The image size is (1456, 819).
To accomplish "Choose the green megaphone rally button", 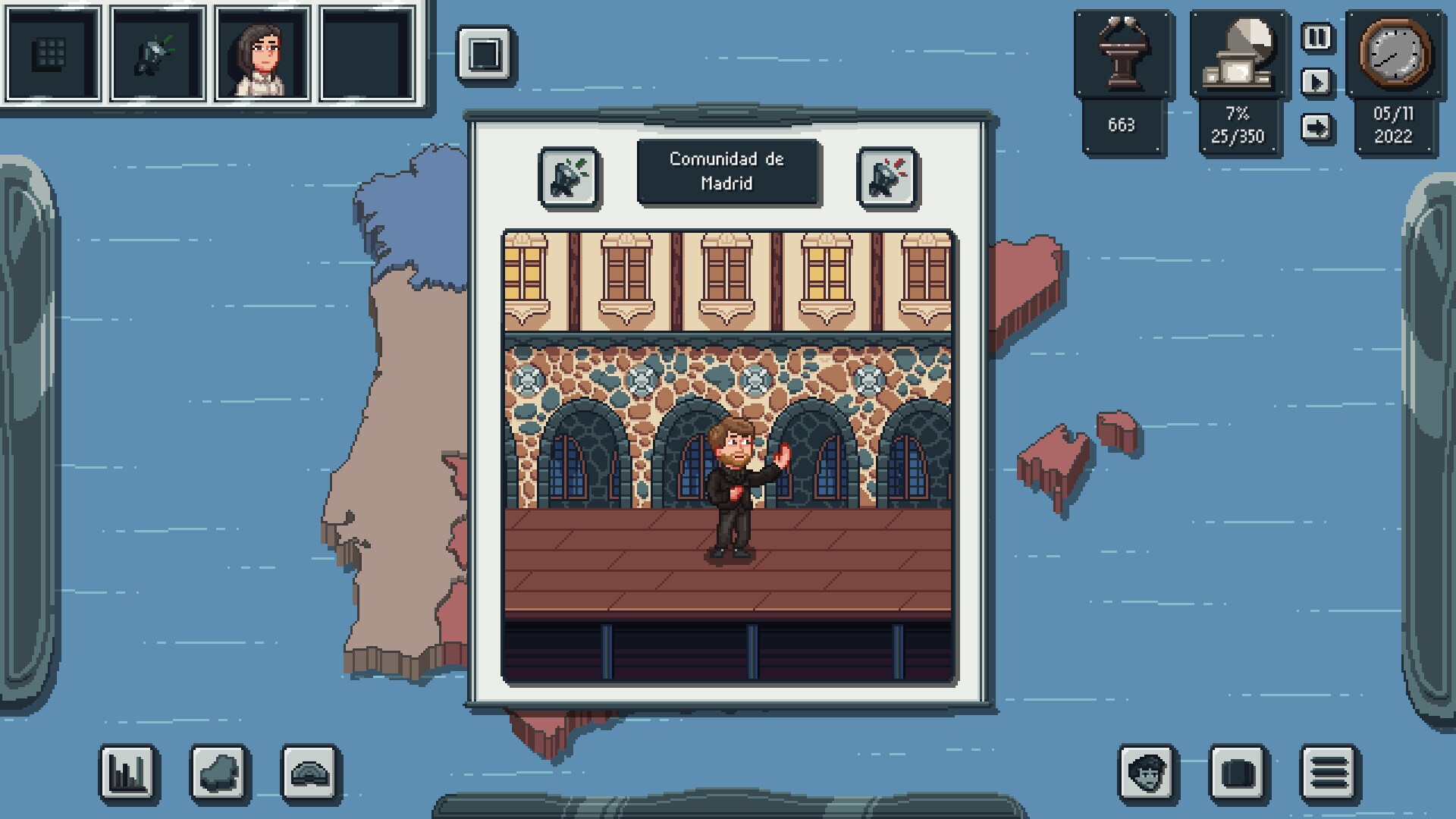I will (x=570, y=178).
